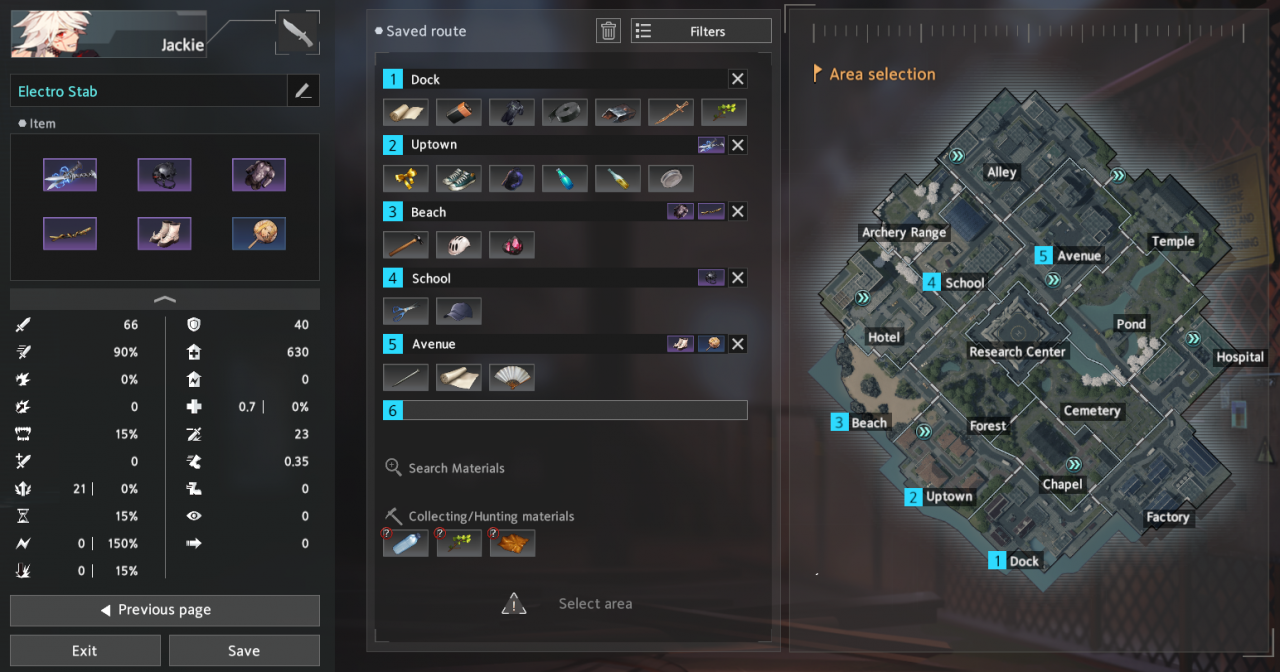Select the Temple area on the map
This screenshot has width=1280, height=672.
1172,241
